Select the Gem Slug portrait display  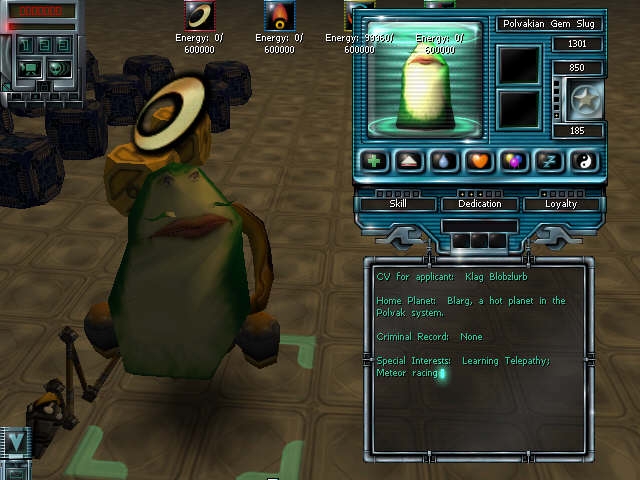(428, 78)
